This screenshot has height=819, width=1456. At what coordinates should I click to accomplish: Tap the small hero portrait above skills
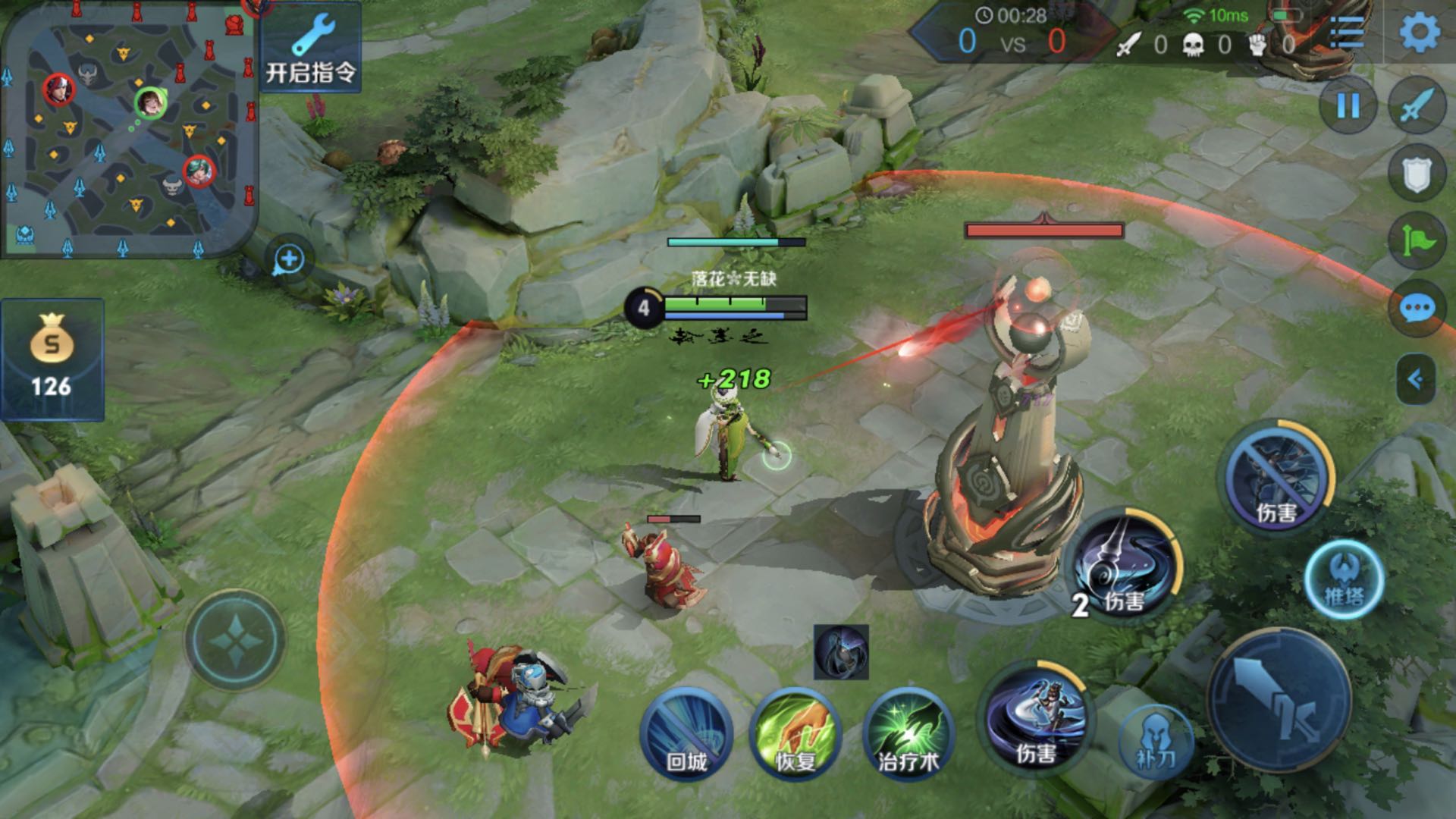pyautogui.click(x=841, y=652)
